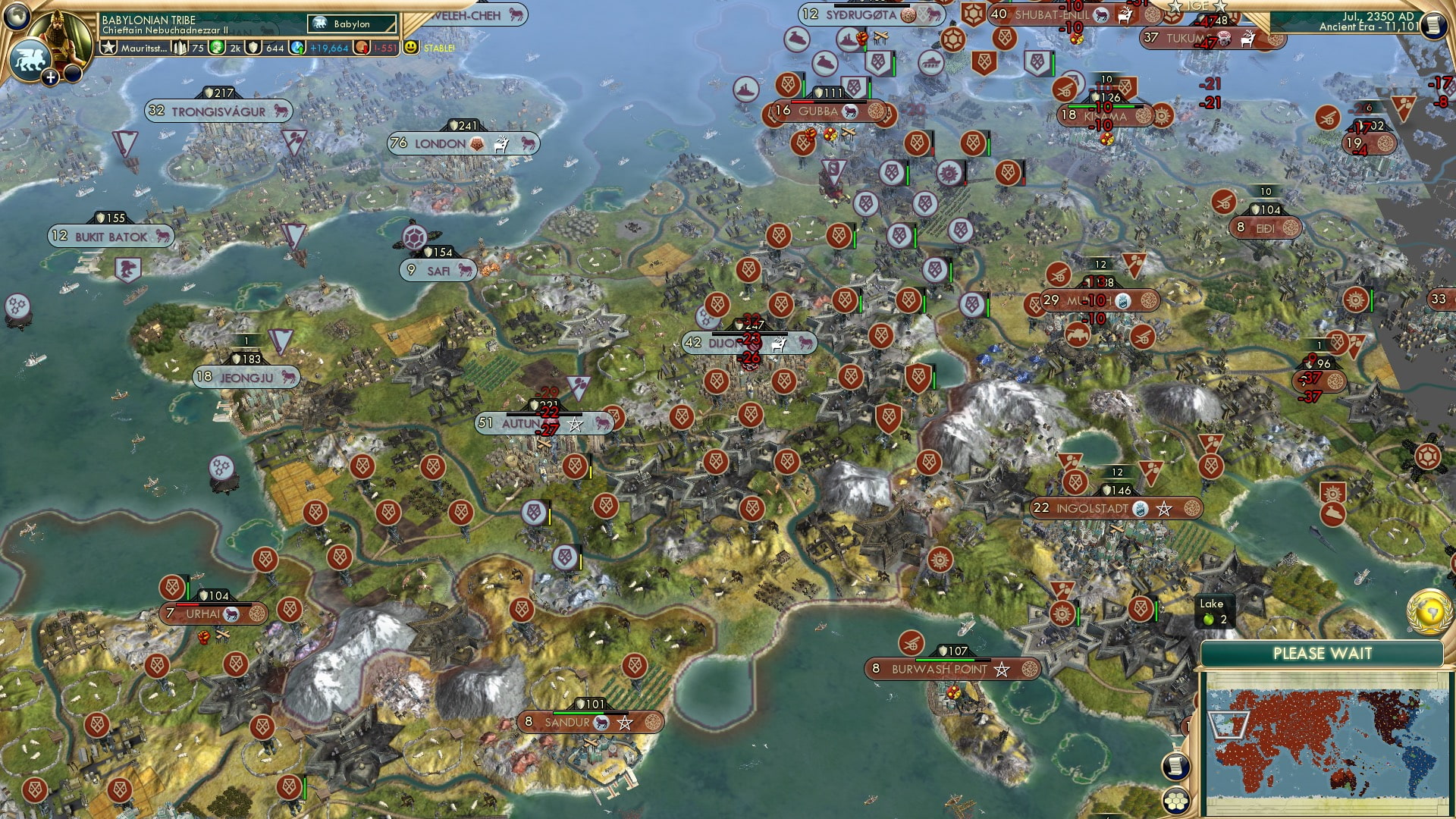Open the World Congress golden globe notification
Screen dimensions: 1456x819
point(1429,611)
